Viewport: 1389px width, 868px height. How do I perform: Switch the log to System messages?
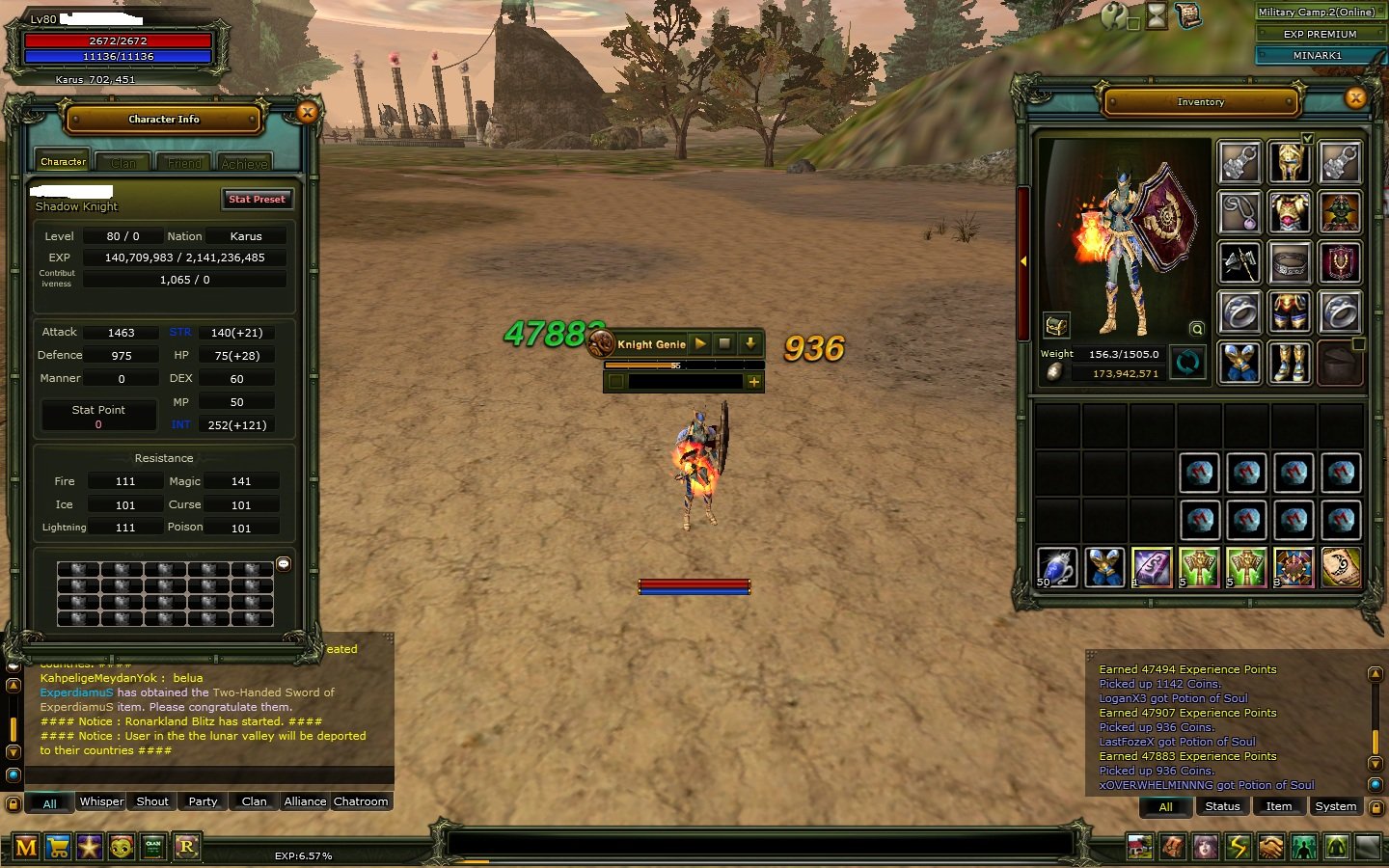point(1335,806)
